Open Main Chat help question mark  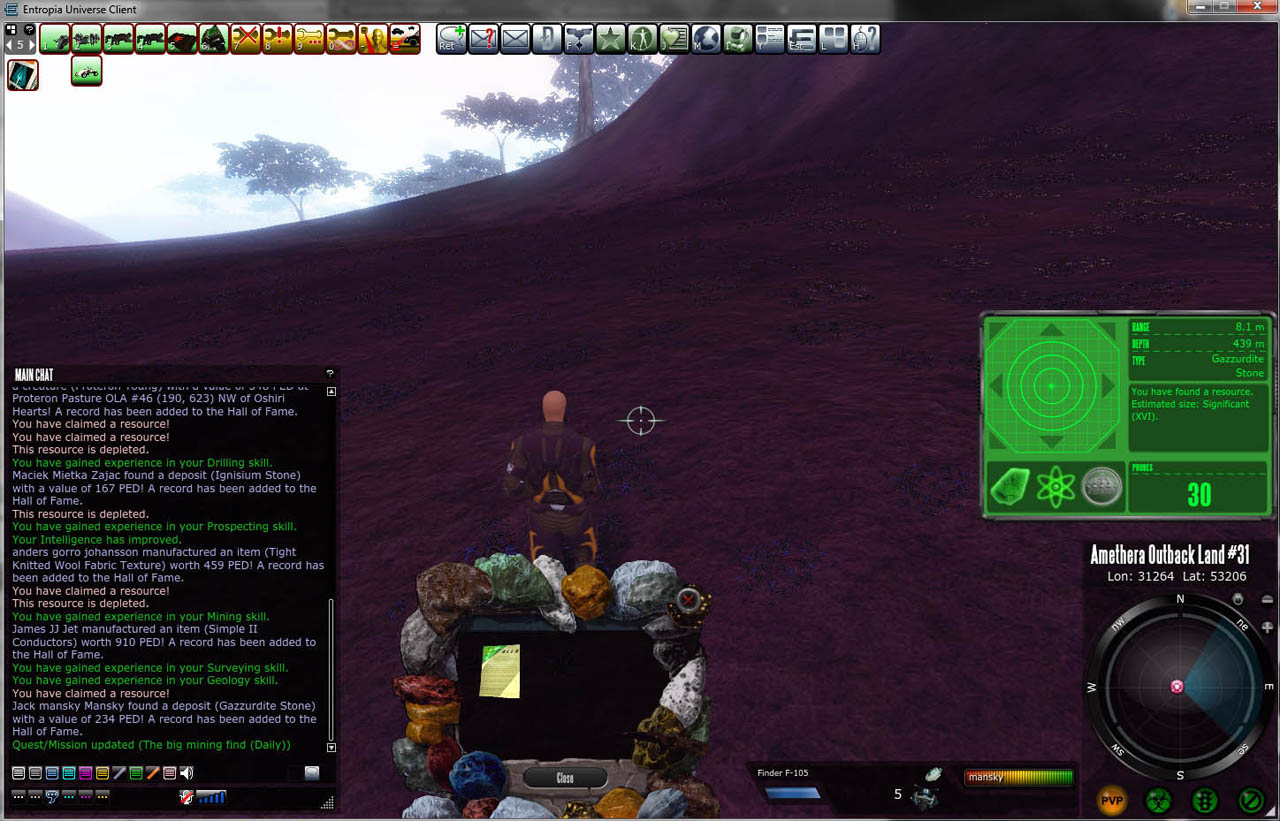click(330, 374)
